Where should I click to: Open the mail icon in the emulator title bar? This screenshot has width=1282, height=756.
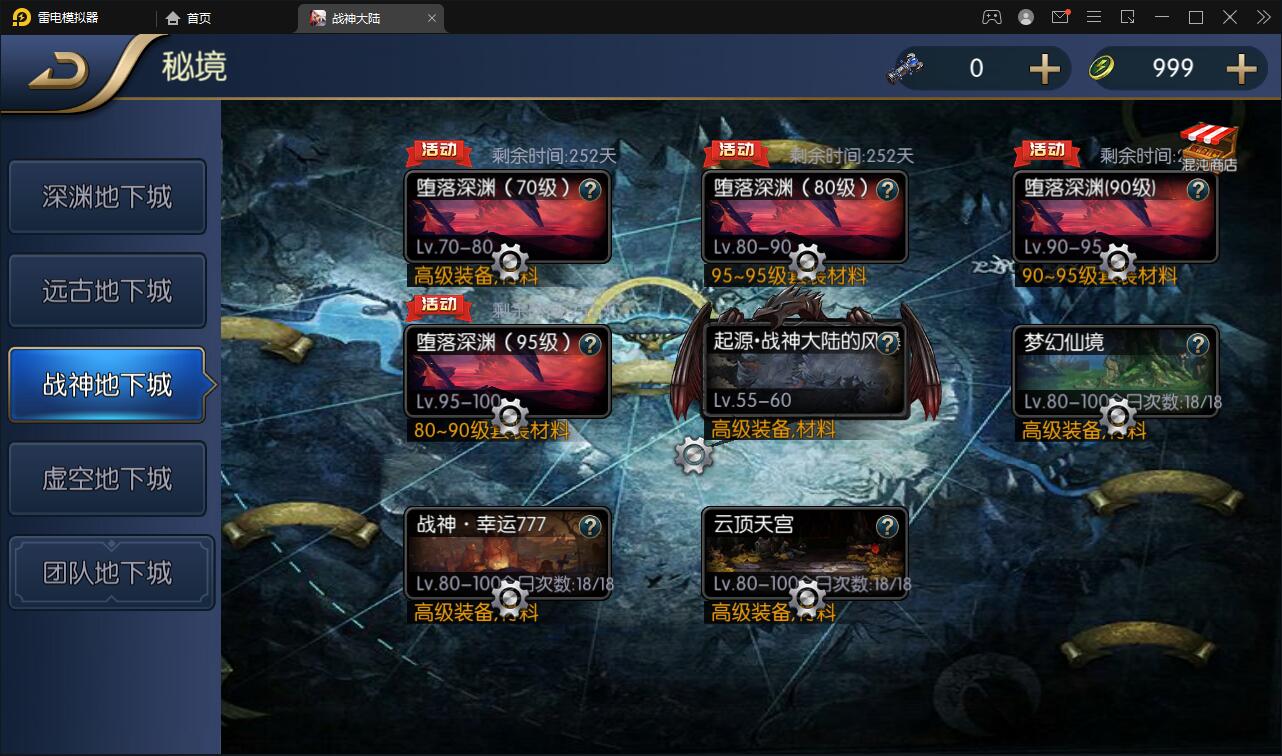pos(1060,17)
